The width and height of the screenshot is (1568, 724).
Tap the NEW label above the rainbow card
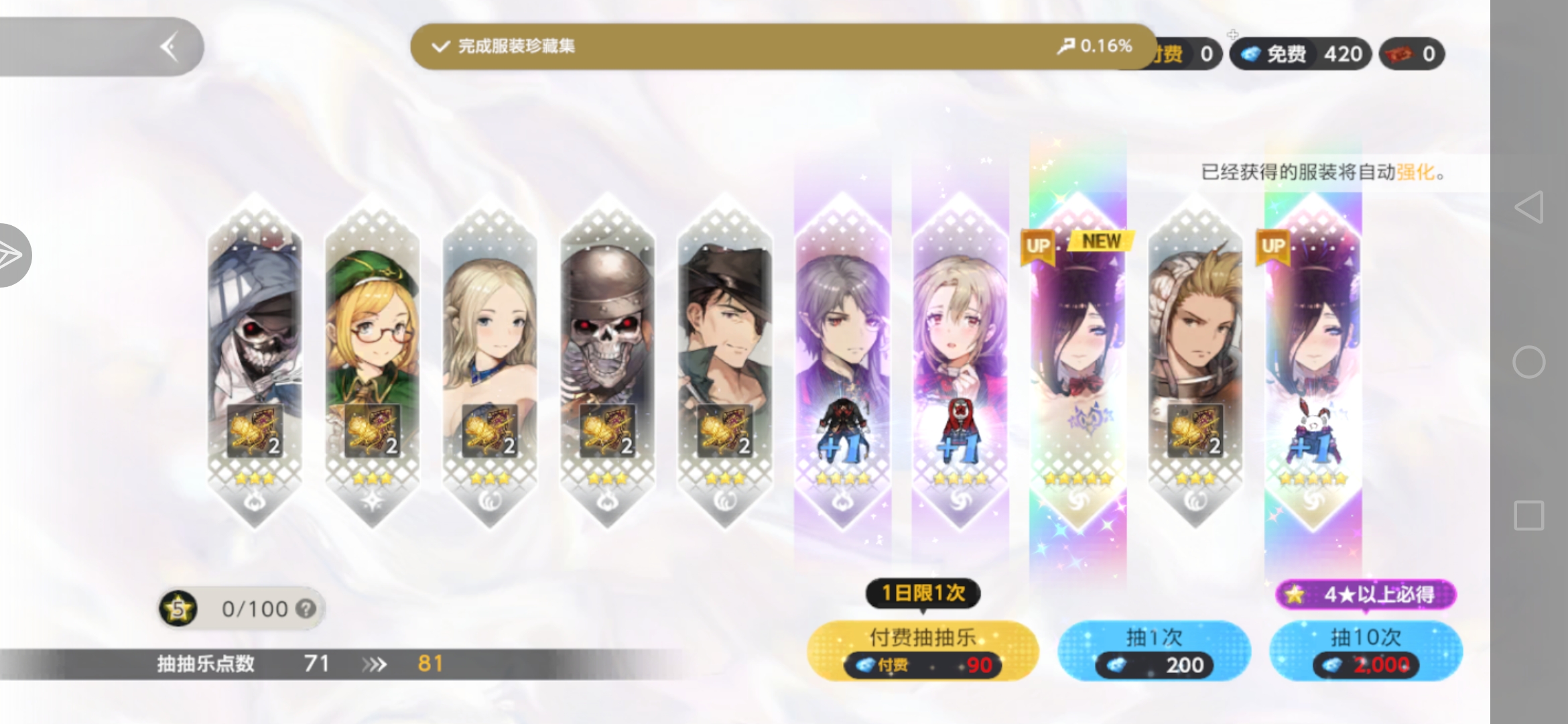click(1101, 242)
